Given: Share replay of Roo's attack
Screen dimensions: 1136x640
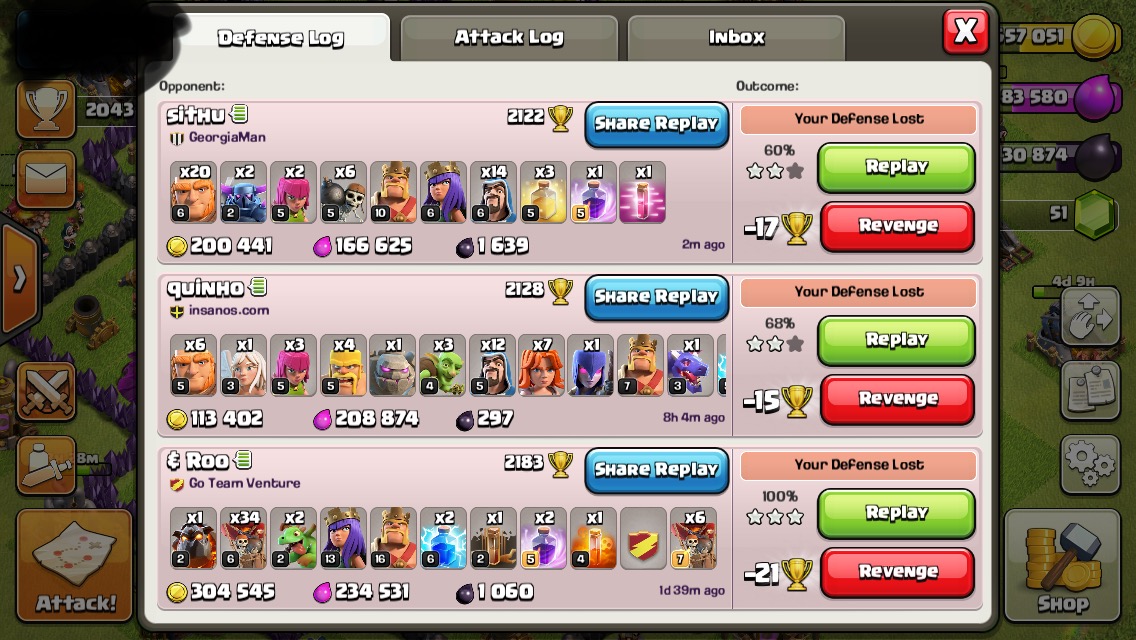Looking at the screenshot, I should [x=656, y=470].
